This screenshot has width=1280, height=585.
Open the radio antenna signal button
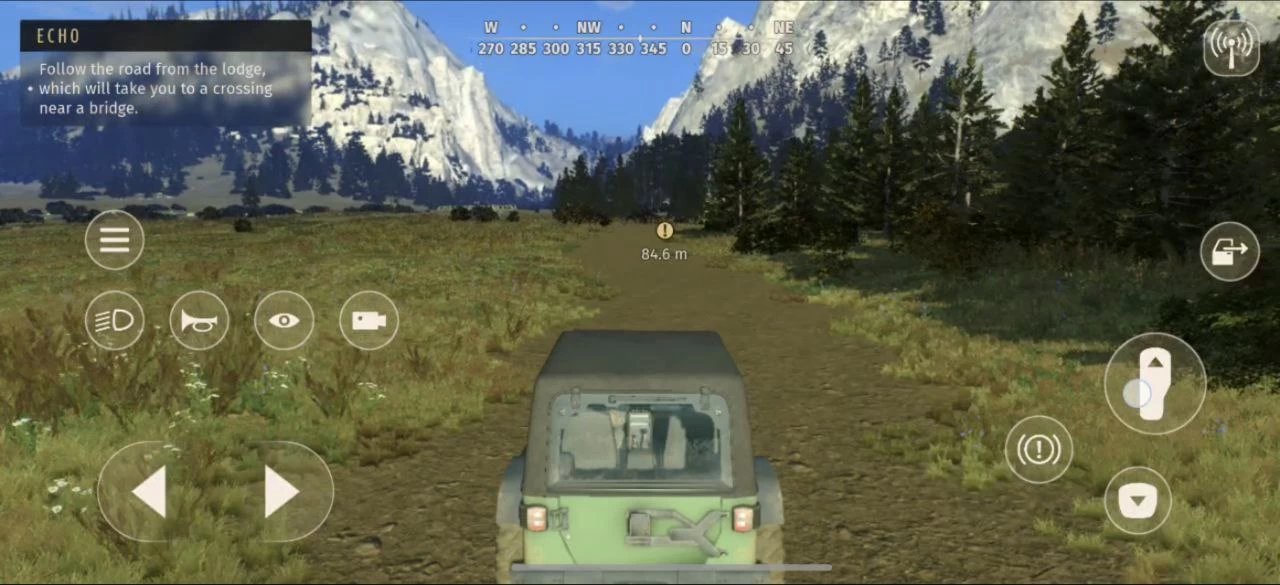pyautogui.click(x=1231, y=47)
